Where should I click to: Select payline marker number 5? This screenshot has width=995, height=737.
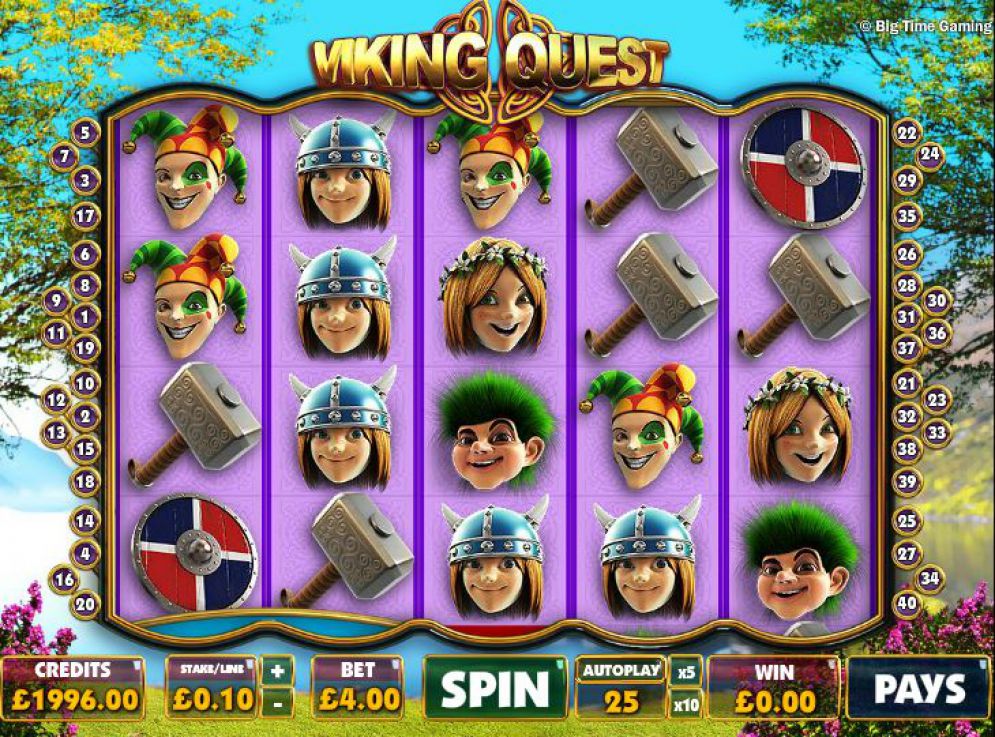pos(85,131)
